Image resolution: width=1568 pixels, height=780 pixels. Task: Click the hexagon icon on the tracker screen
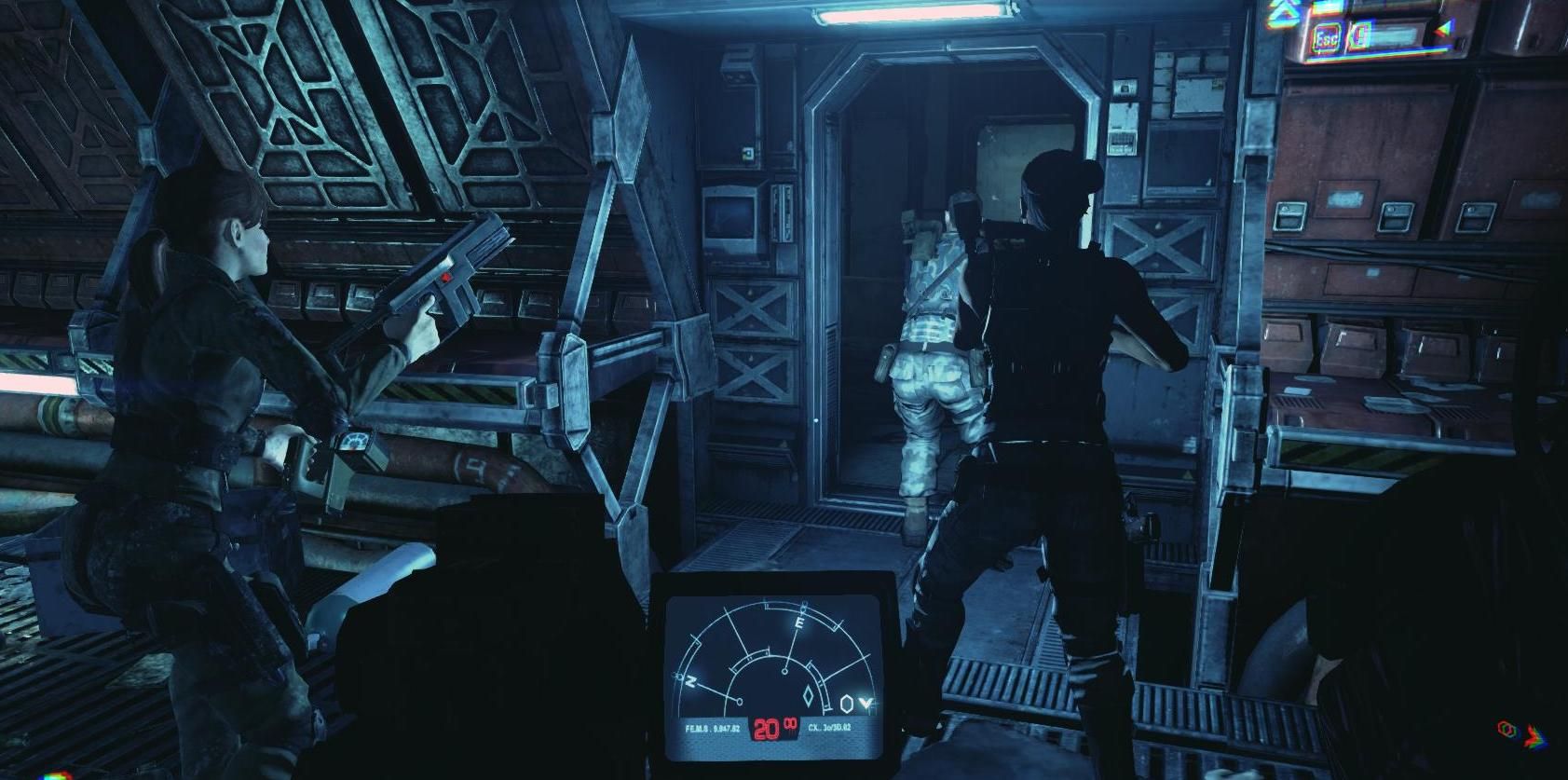pos(846,704)
